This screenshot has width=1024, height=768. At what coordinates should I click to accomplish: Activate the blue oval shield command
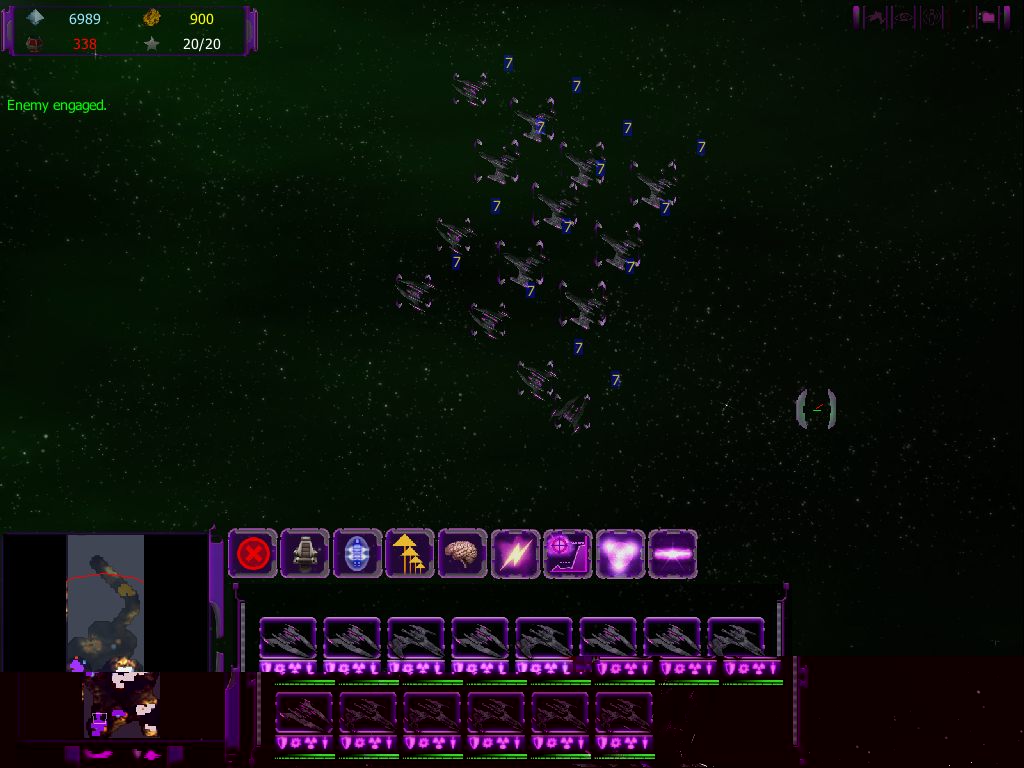pos(357,553)
